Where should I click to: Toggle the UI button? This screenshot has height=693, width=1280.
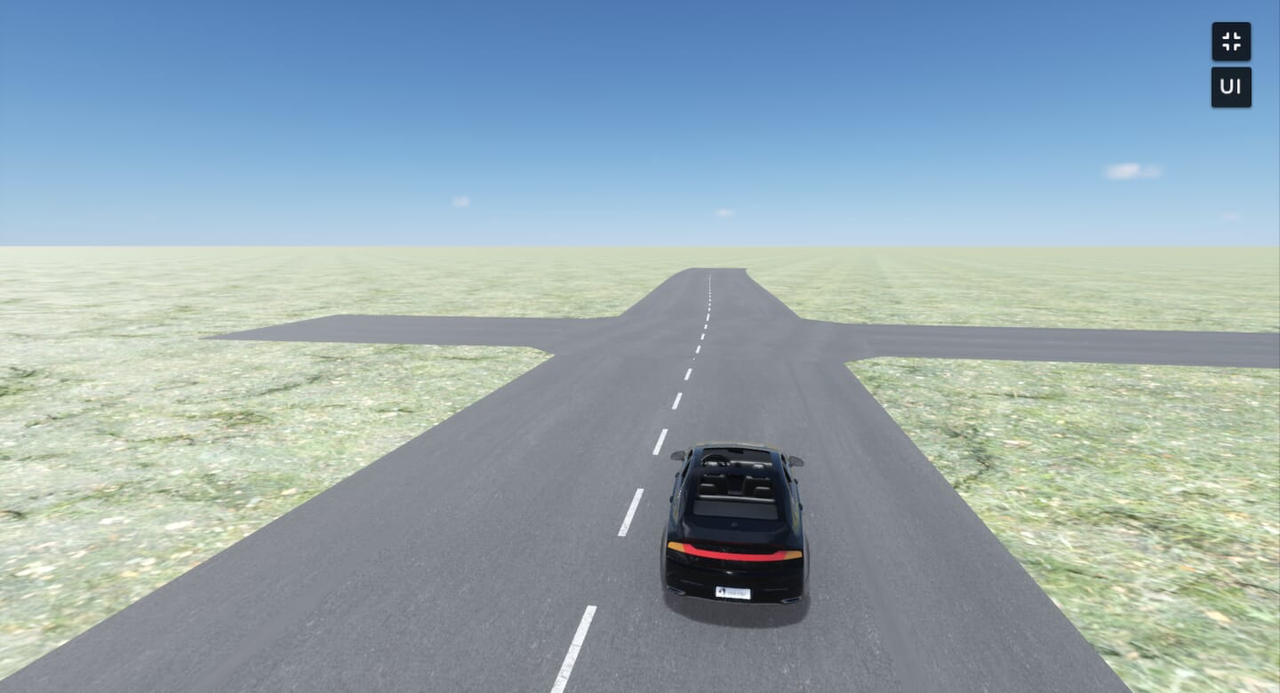tap(1231, 87)
